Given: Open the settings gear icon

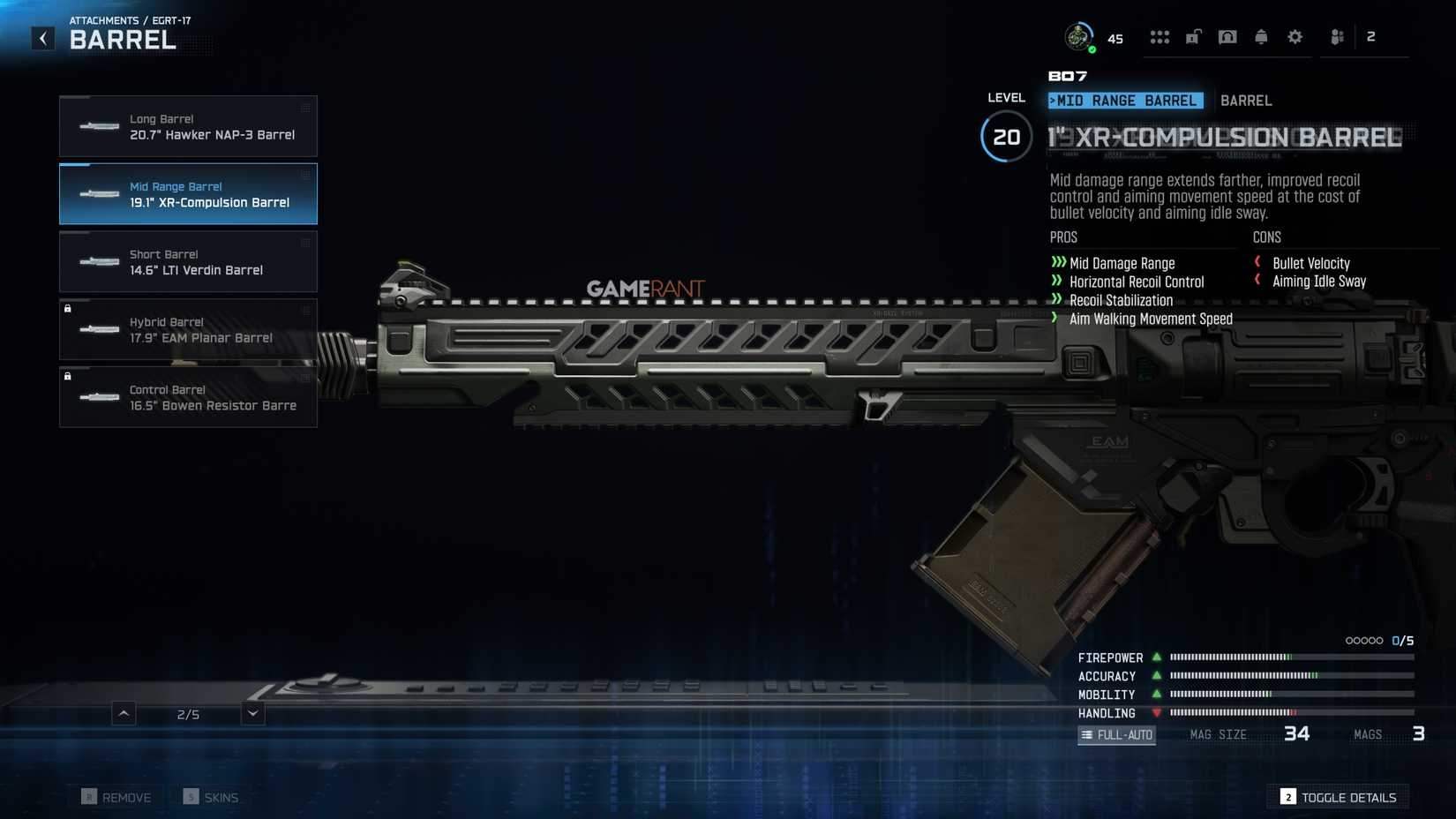Looking at the screenshot, I should click(x=1295, y=36).
